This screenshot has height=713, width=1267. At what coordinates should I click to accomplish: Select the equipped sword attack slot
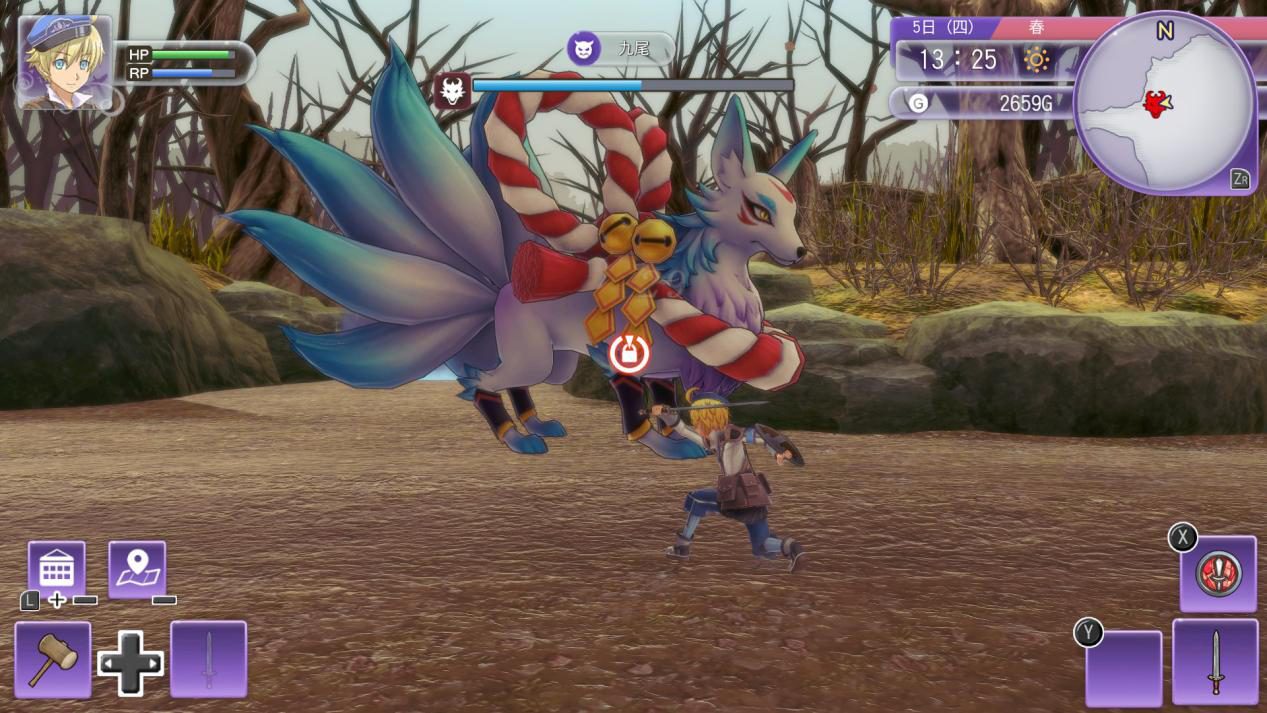pyautogui.click(x=1215, y=661)
